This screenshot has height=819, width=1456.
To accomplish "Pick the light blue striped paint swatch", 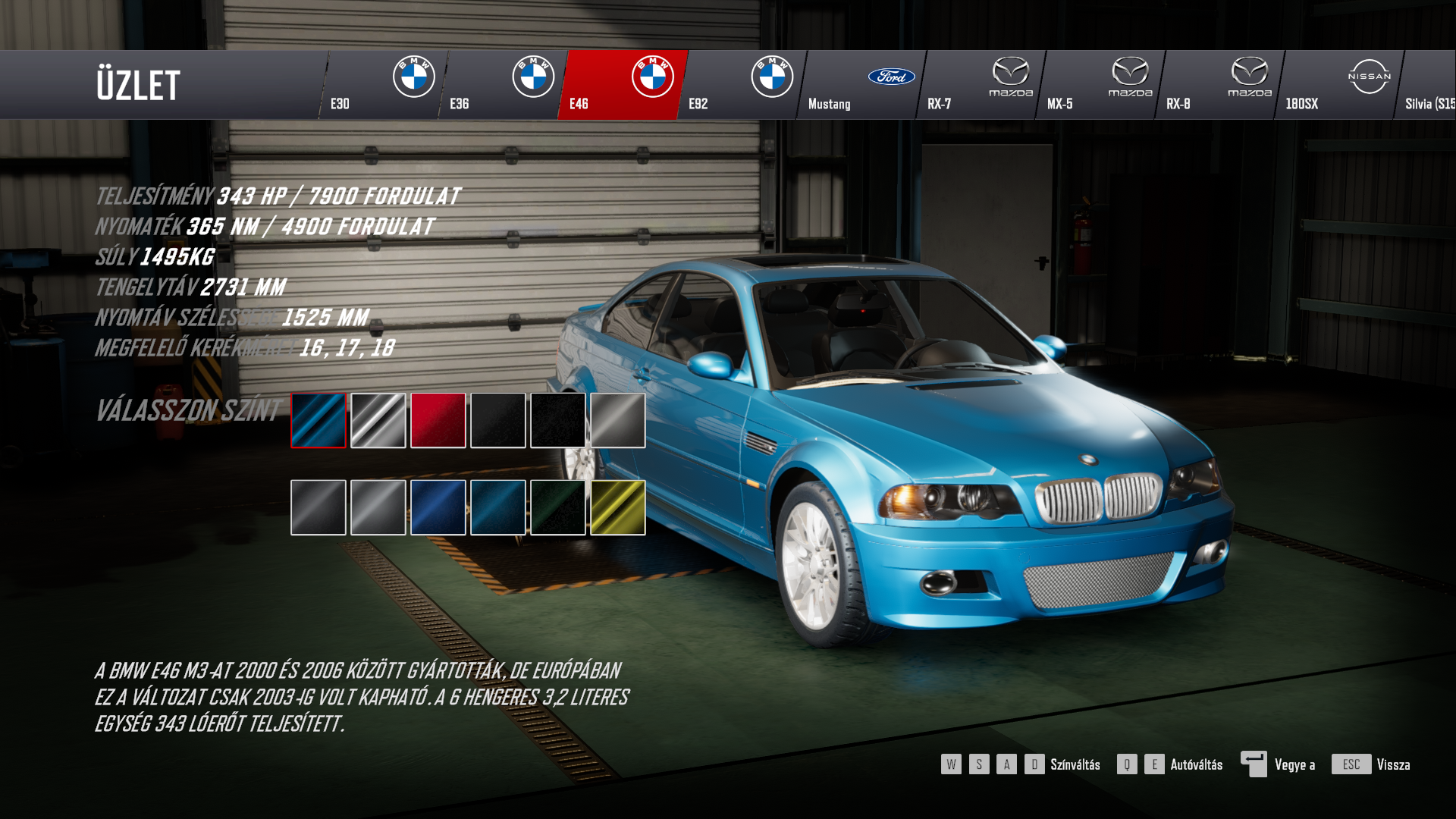I will coord(318,420).
